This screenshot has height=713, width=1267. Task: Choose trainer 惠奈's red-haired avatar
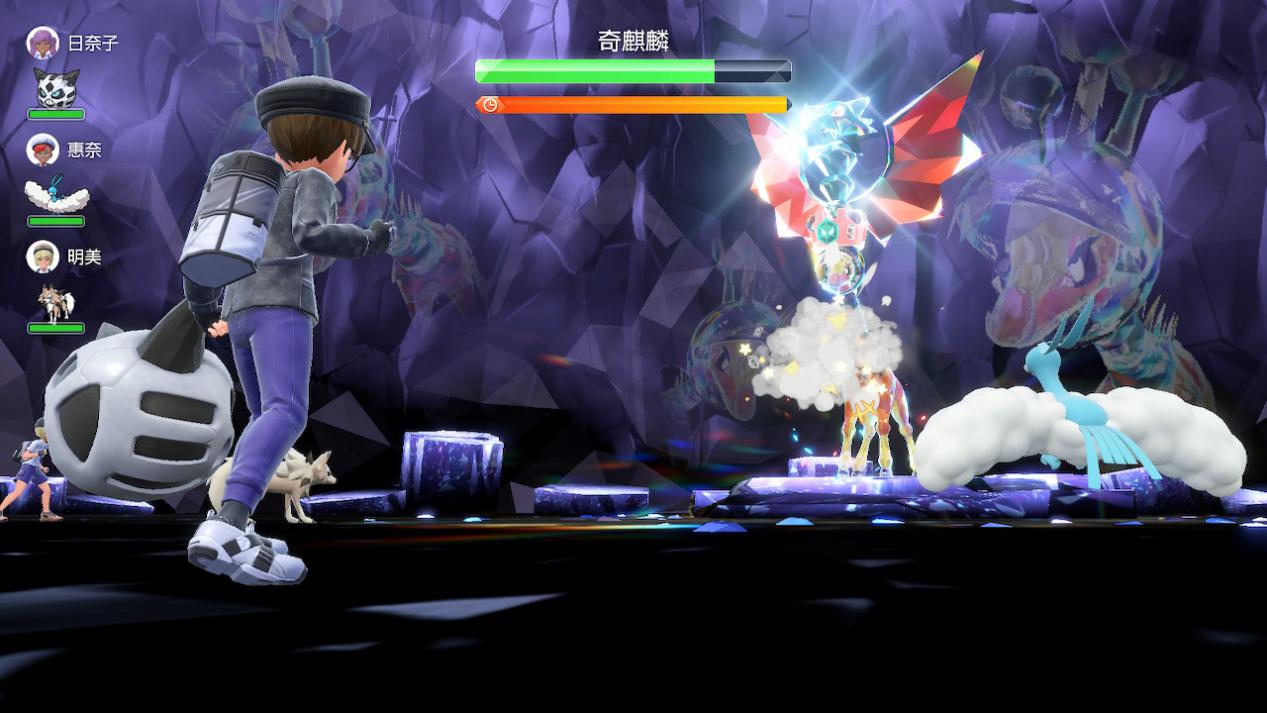click(42, 150)
